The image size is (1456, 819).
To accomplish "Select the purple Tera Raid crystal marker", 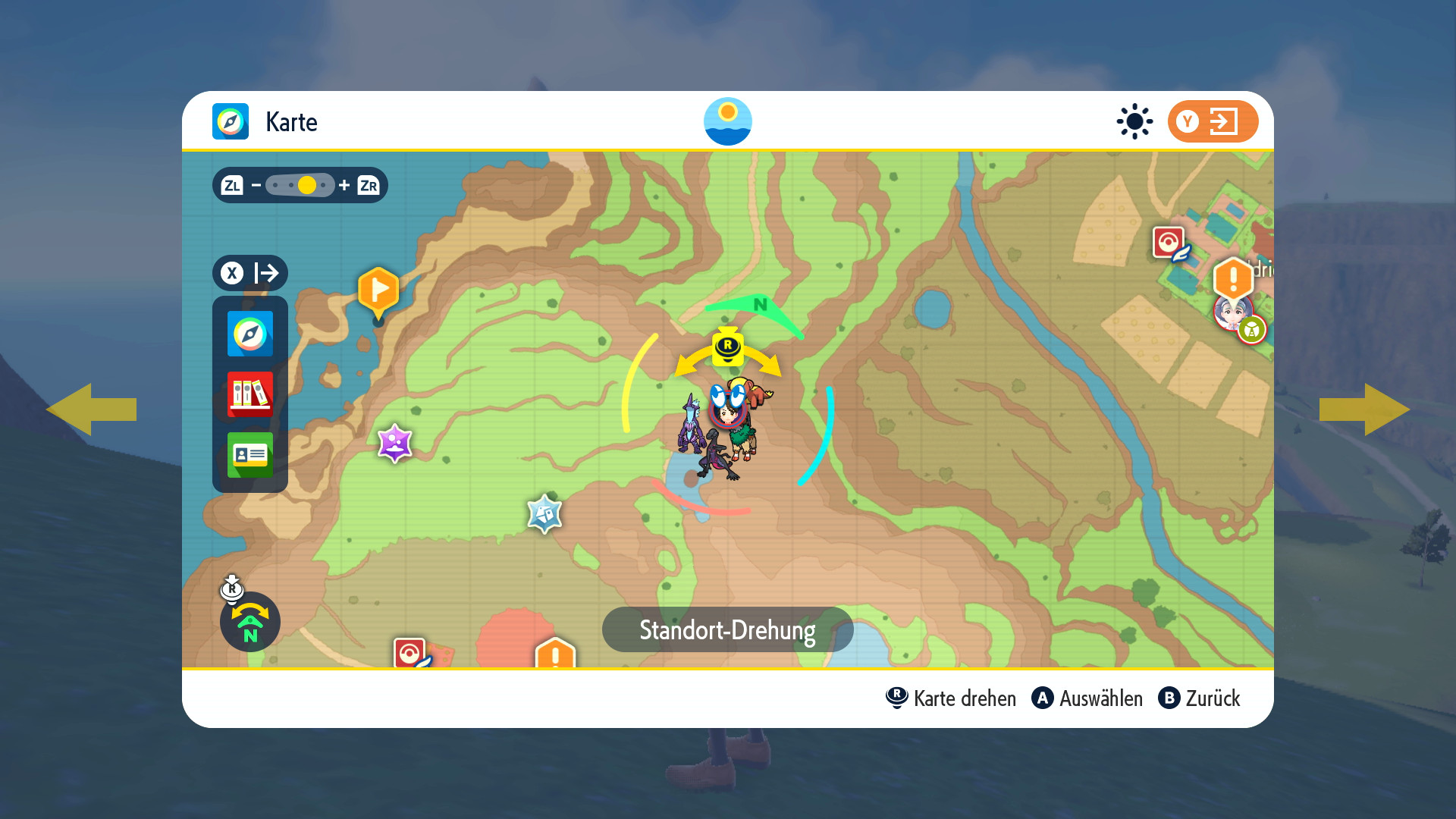I will 394,443.
